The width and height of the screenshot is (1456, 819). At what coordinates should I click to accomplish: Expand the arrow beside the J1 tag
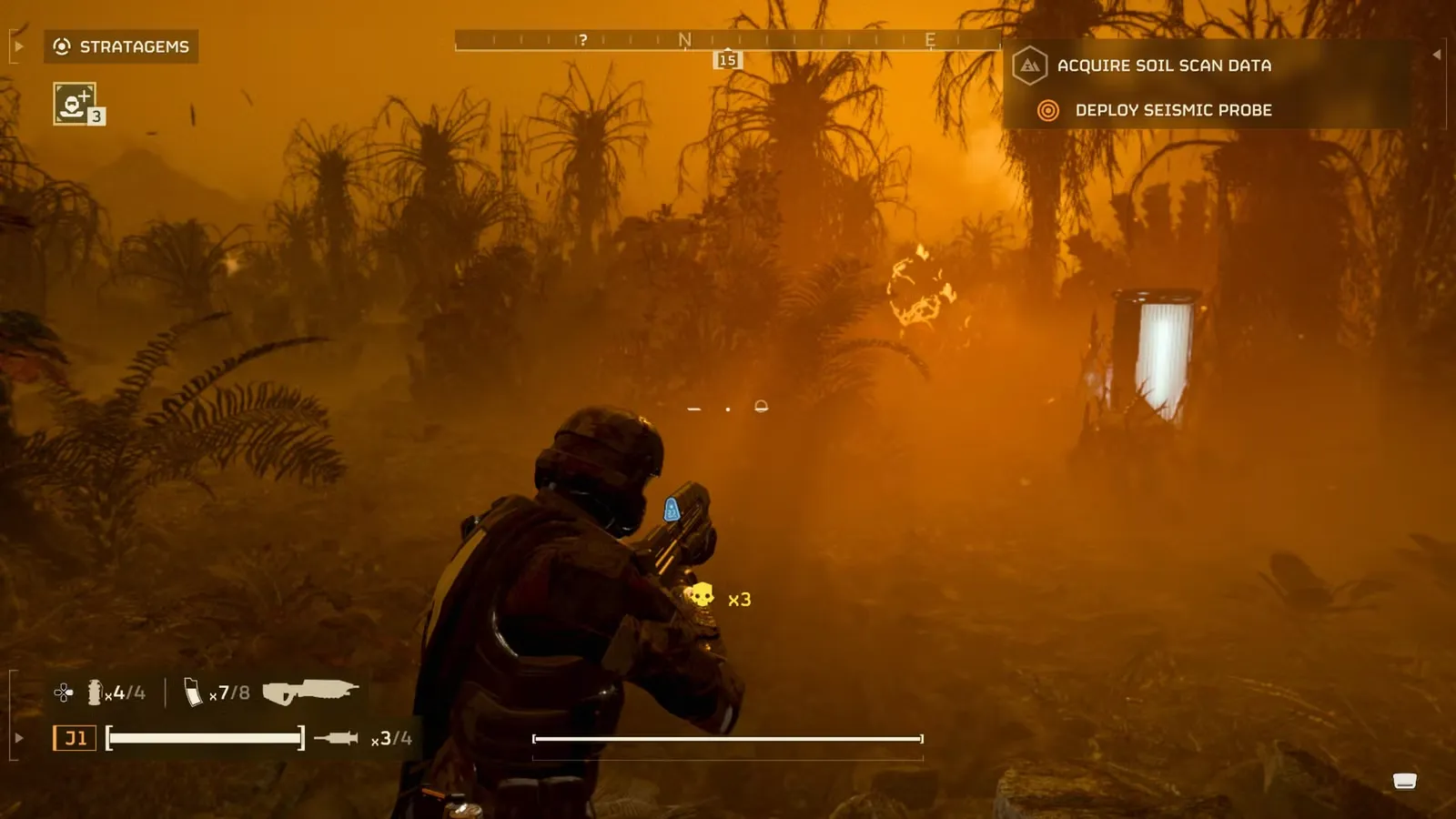[x=19, y=738]
